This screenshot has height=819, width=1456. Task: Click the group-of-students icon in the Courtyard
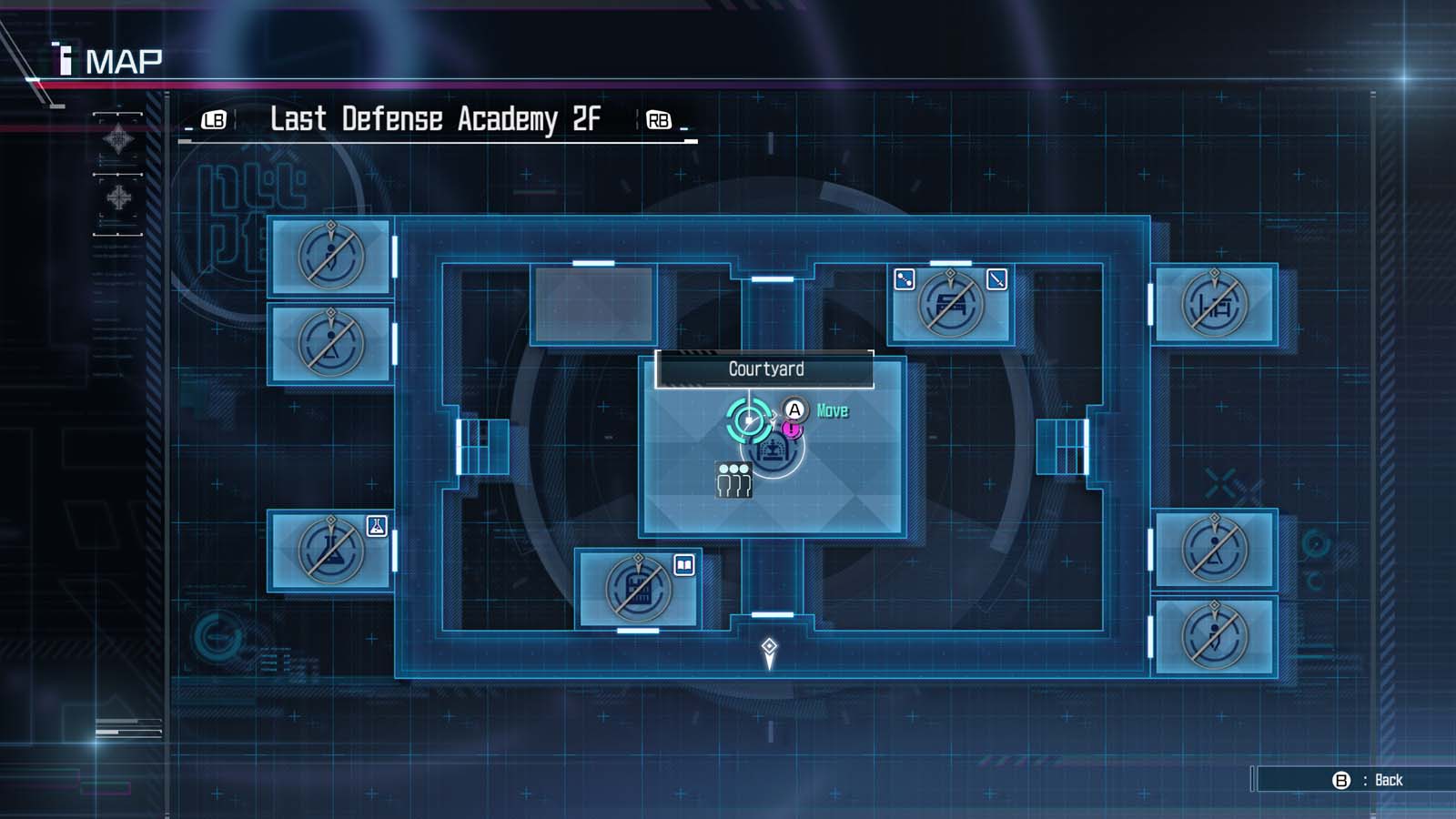pos(733,480)
